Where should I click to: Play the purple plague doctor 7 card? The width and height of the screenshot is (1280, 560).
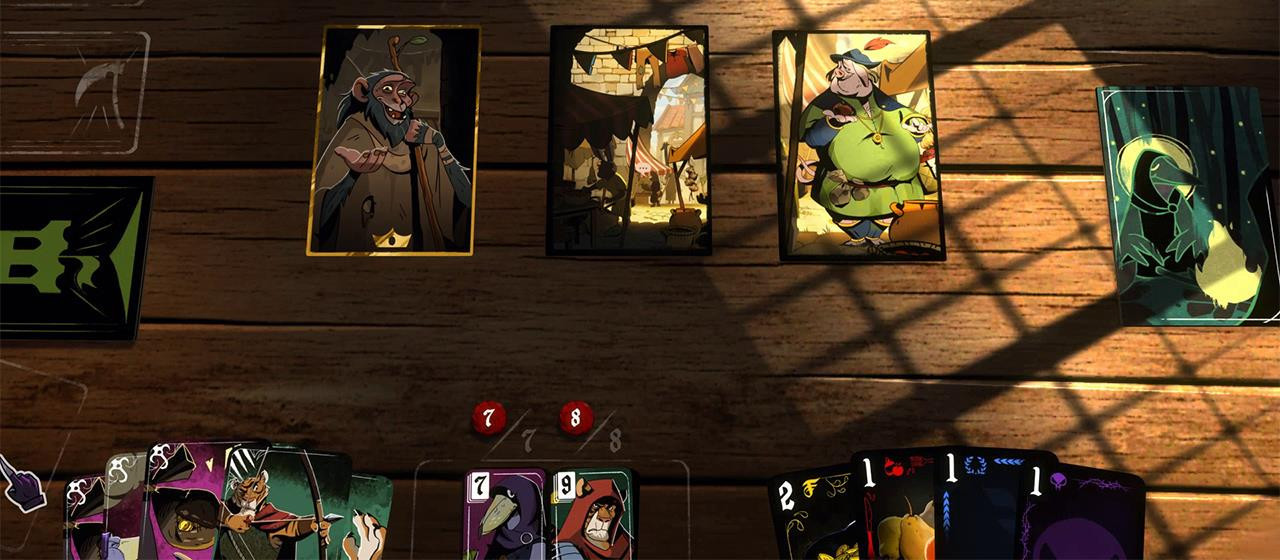(x=505, y=516)
